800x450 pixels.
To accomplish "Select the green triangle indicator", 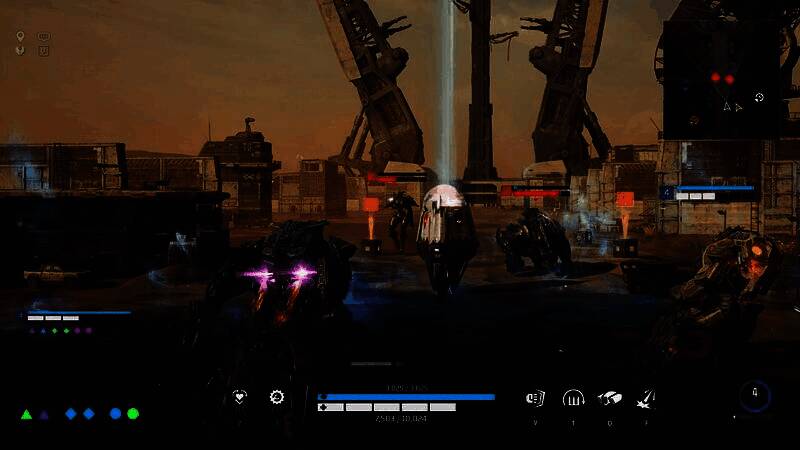I will 27,413.
